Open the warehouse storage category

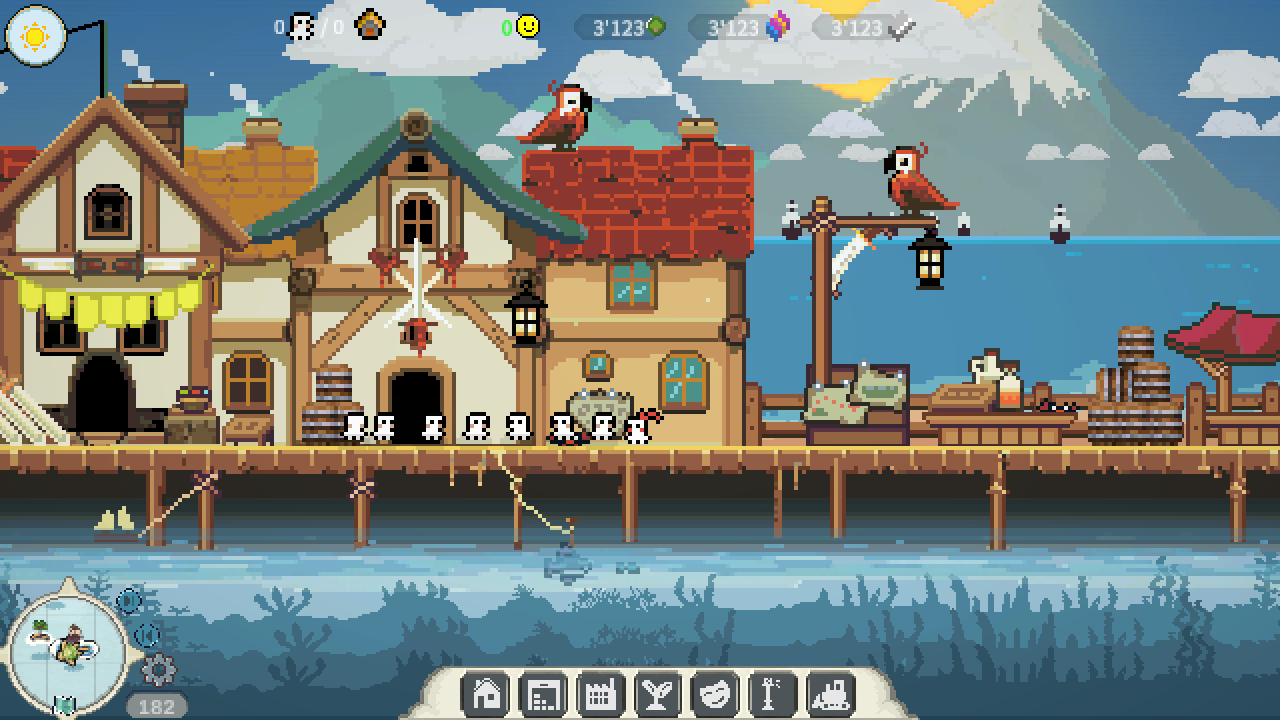[543, 693]
